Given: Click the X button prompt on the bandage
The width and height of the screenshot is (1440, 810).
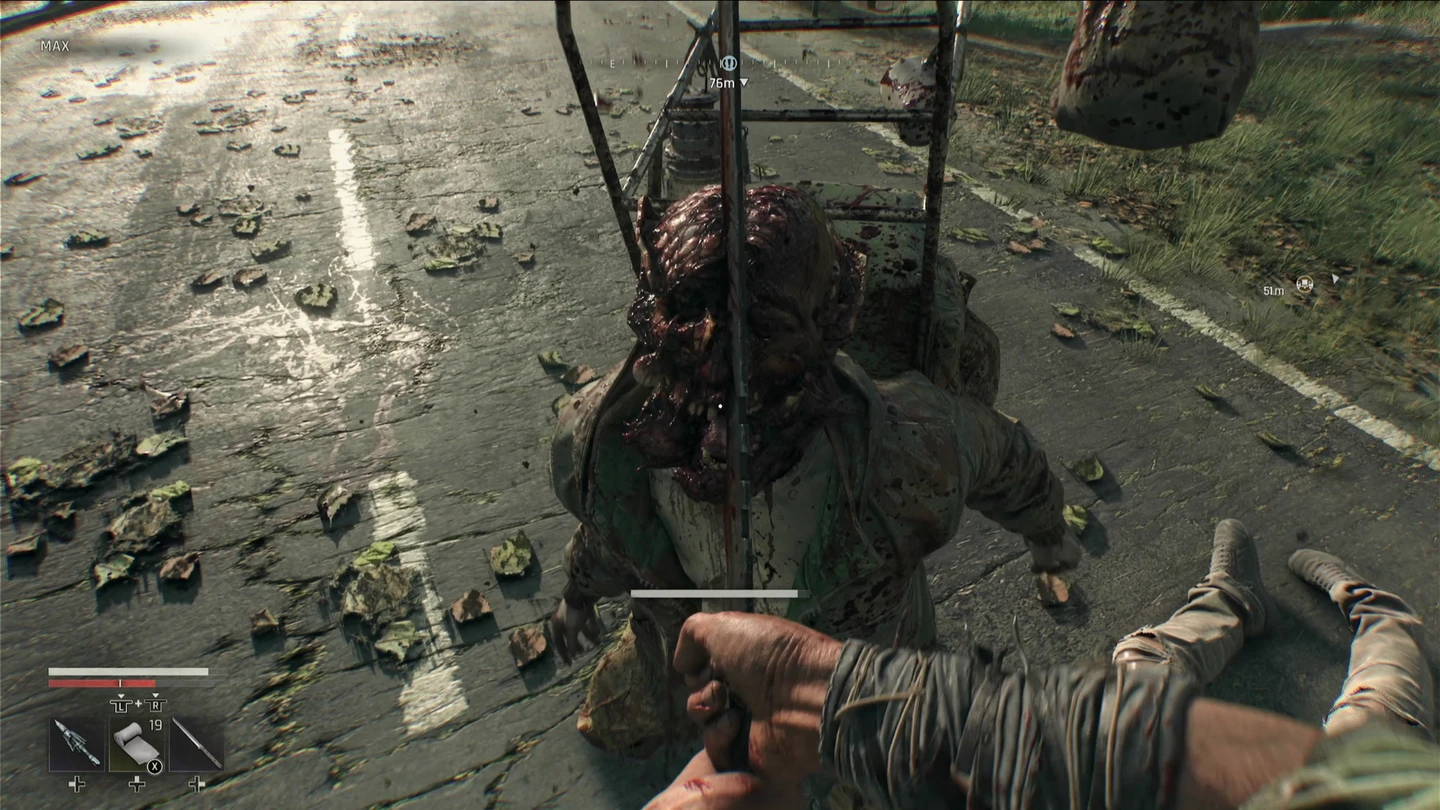Looking at the screenshot, I should pyautogui.click(x=154, y=766).
